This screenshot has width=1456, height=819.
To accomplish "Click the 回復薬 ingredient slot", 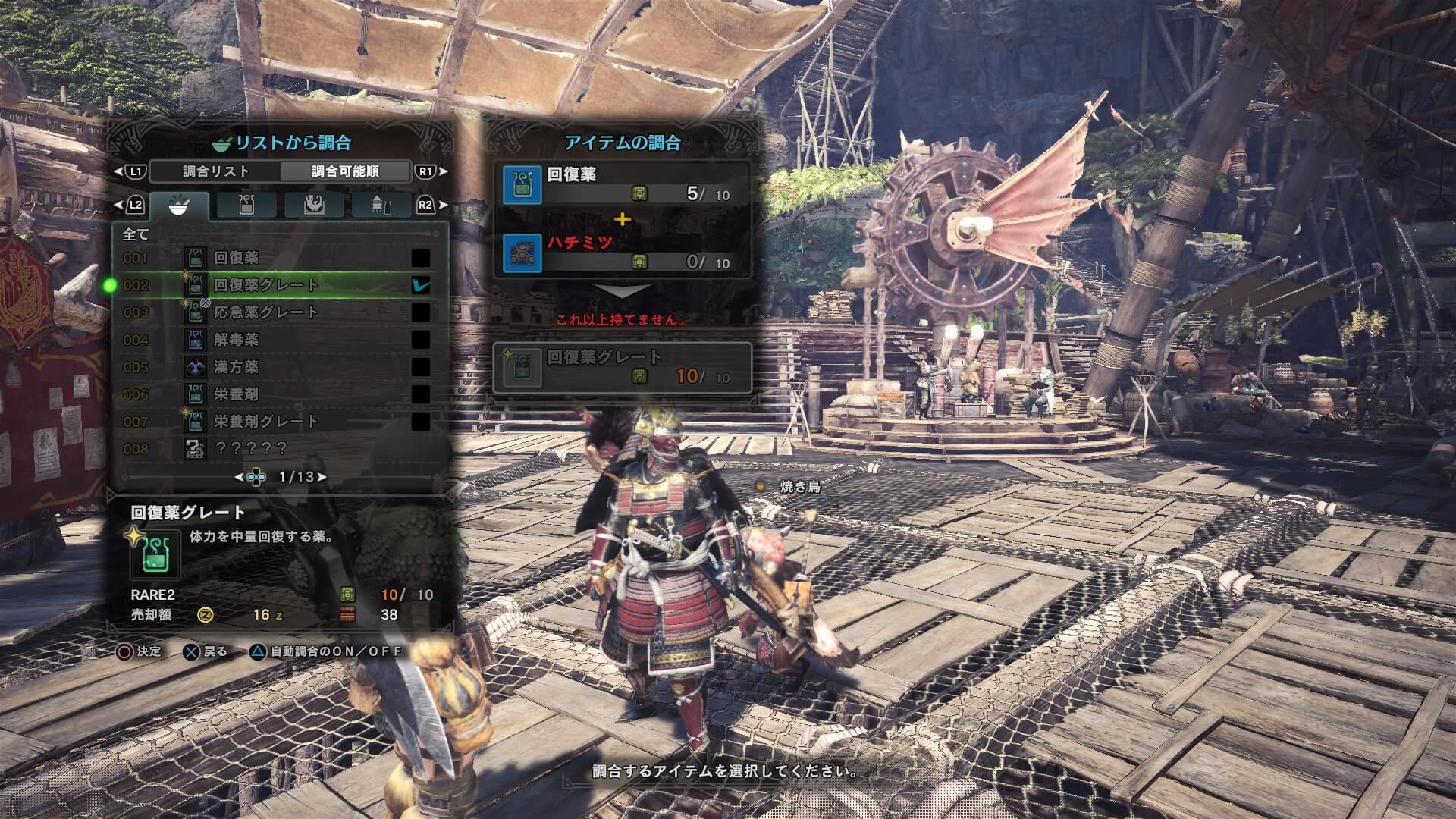I will 622,185.
